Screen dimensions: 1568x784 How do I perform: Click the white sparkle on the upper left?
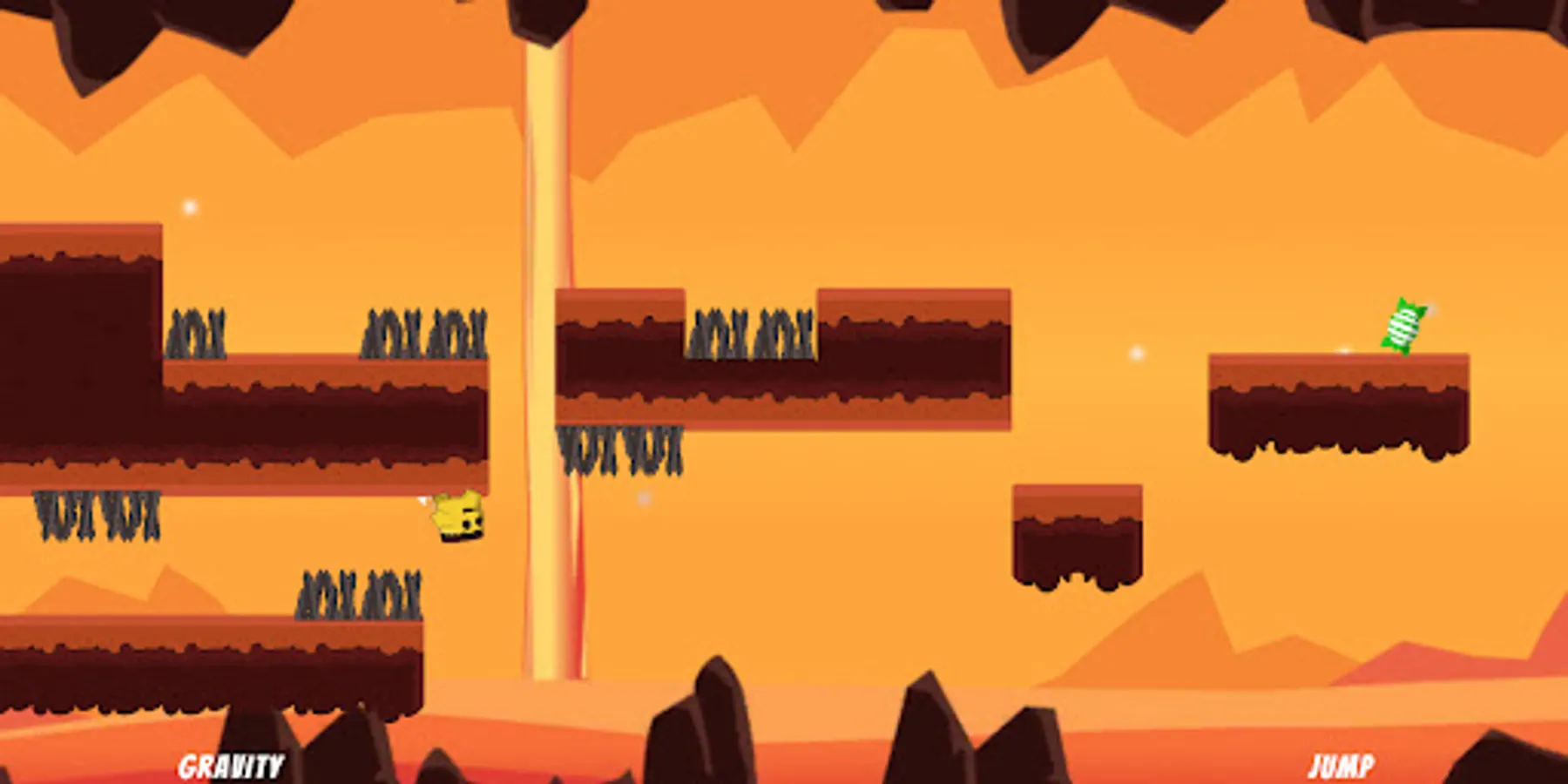pyautogui.click(x=190, y=207)
